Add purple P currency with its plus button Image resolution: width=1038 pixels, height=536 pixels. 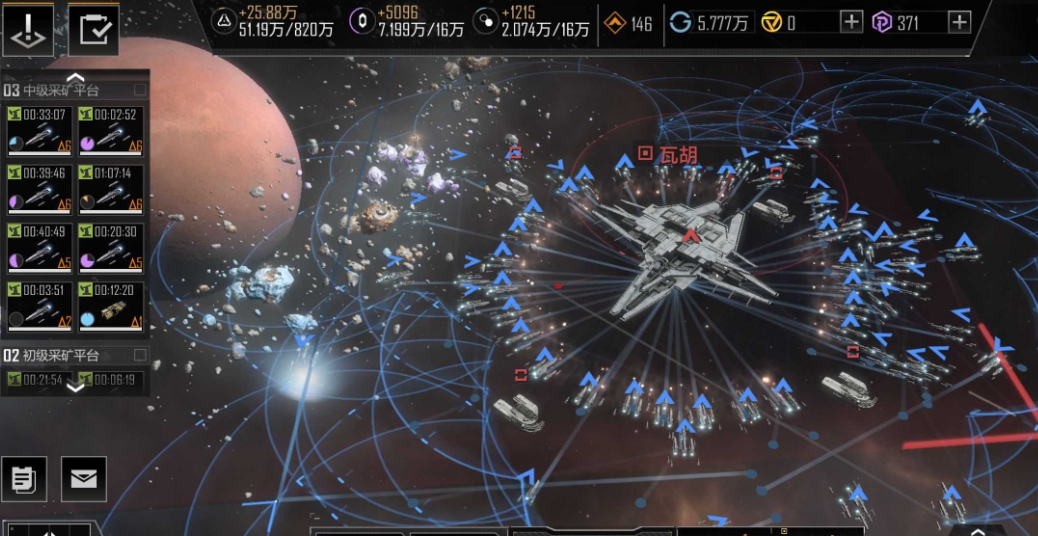[959, 22]
